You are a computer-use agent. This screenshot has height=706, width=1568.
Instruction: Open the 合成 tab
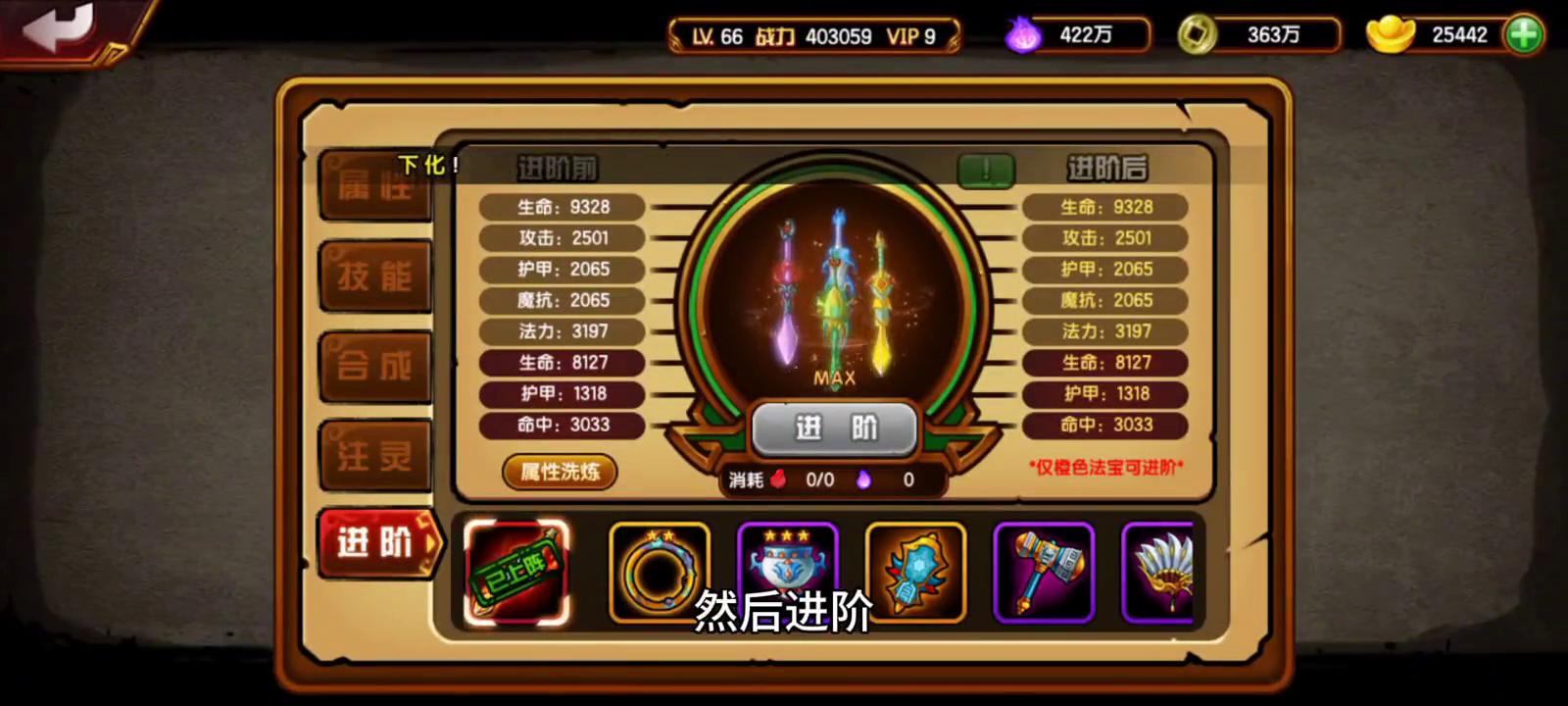375,365
